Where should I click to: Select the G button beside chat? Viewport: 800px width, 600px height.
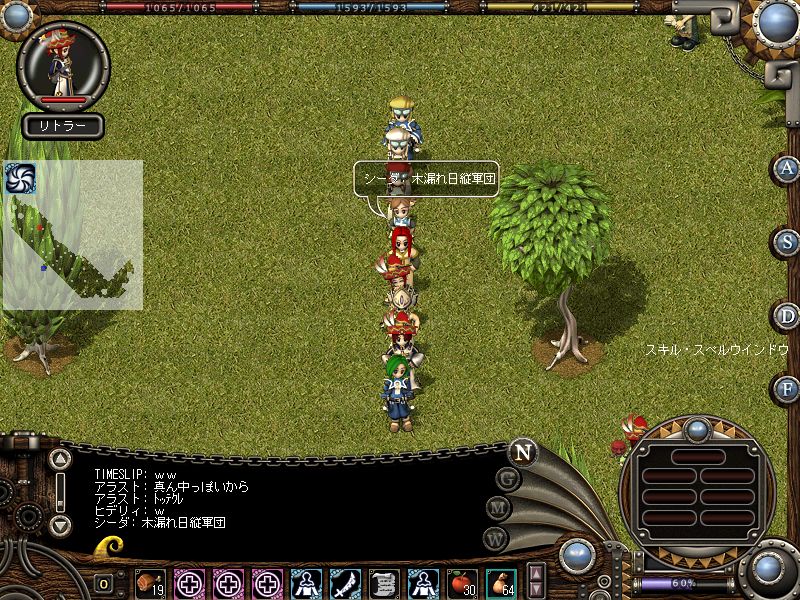point(508,478)
